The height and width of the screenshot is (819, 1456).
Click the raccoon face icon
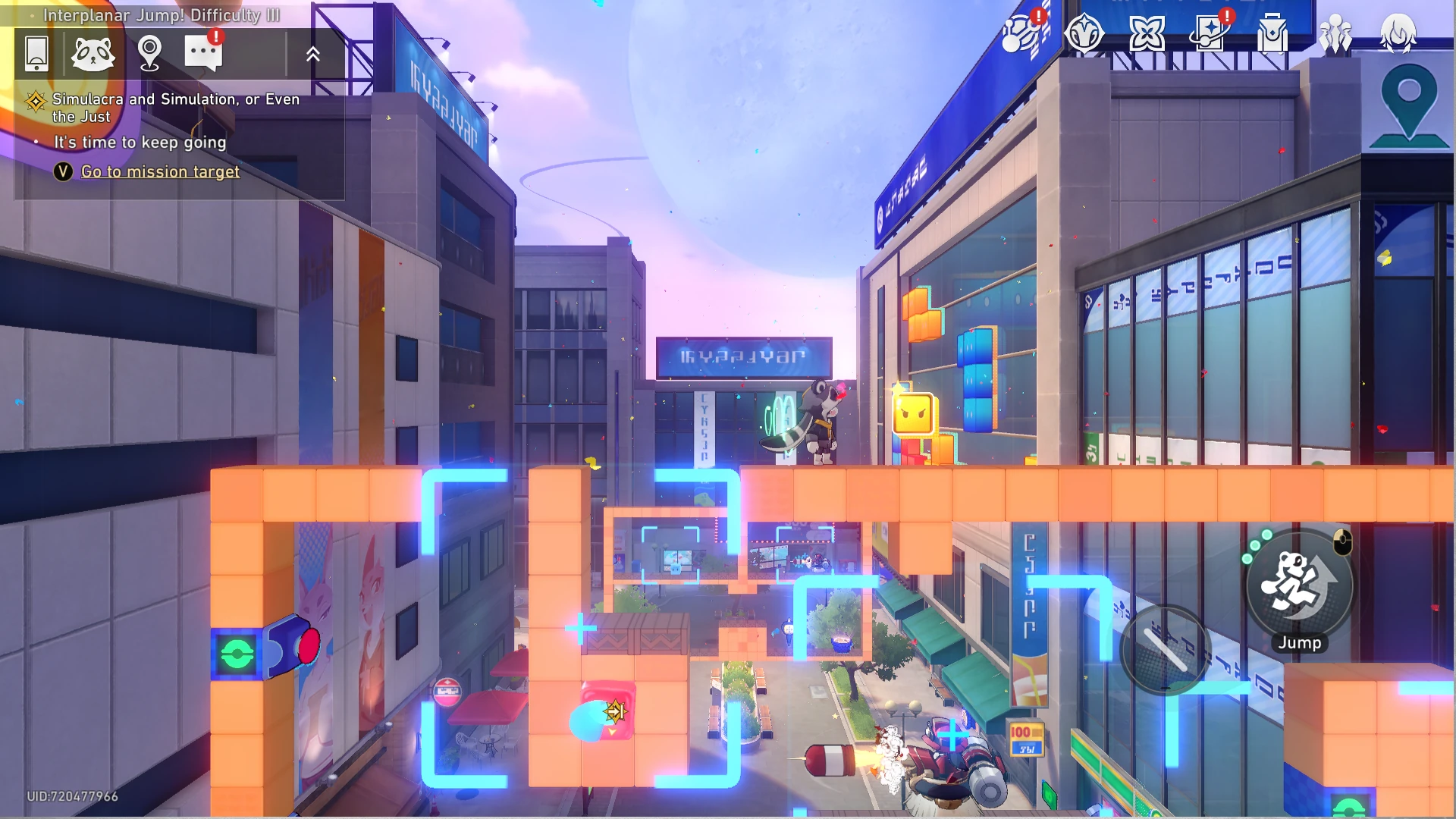(x=93, y=54)
